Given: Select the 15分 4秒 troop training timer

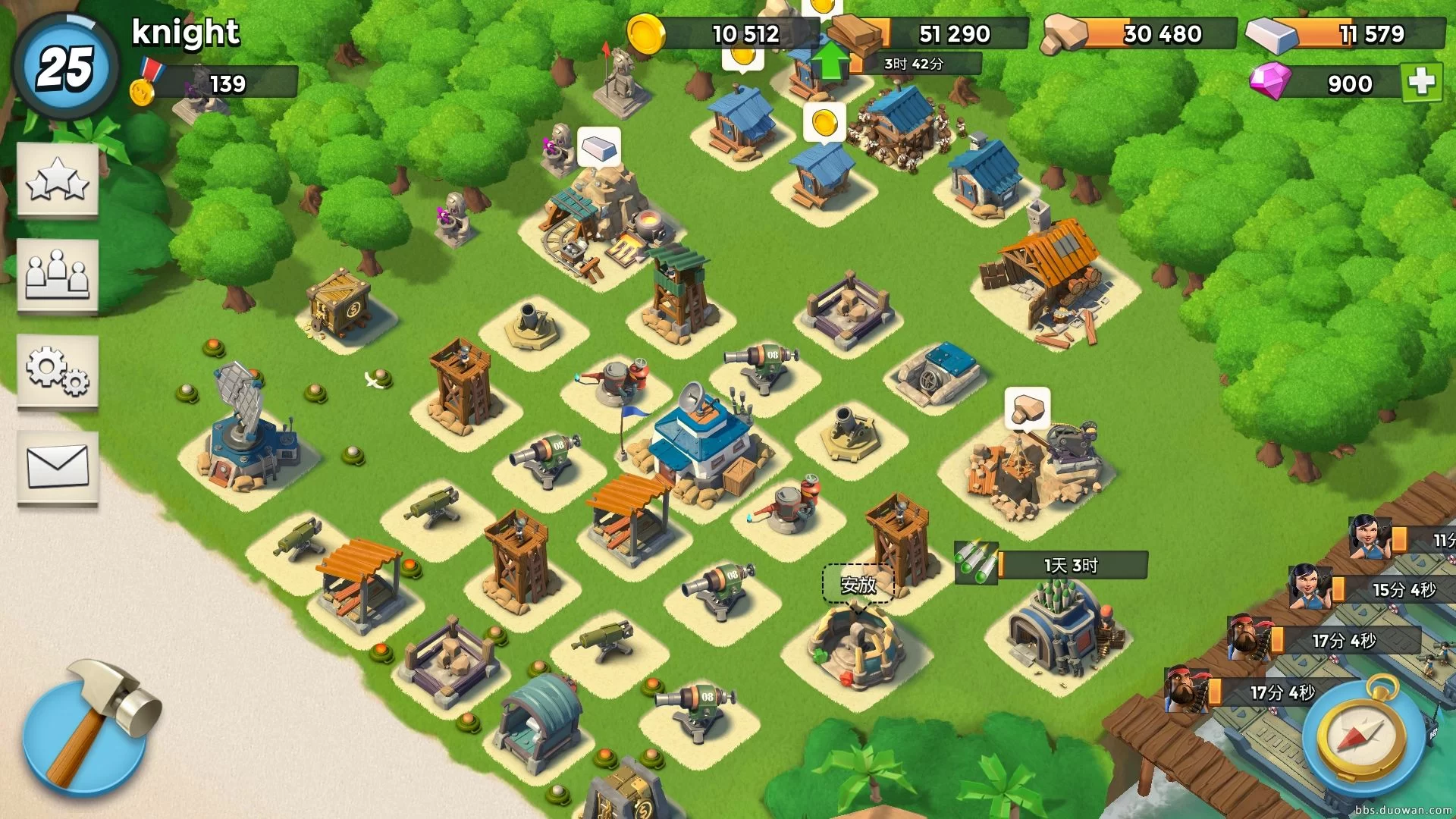Looking at the screenshot, I should [x=1403, y=589].
